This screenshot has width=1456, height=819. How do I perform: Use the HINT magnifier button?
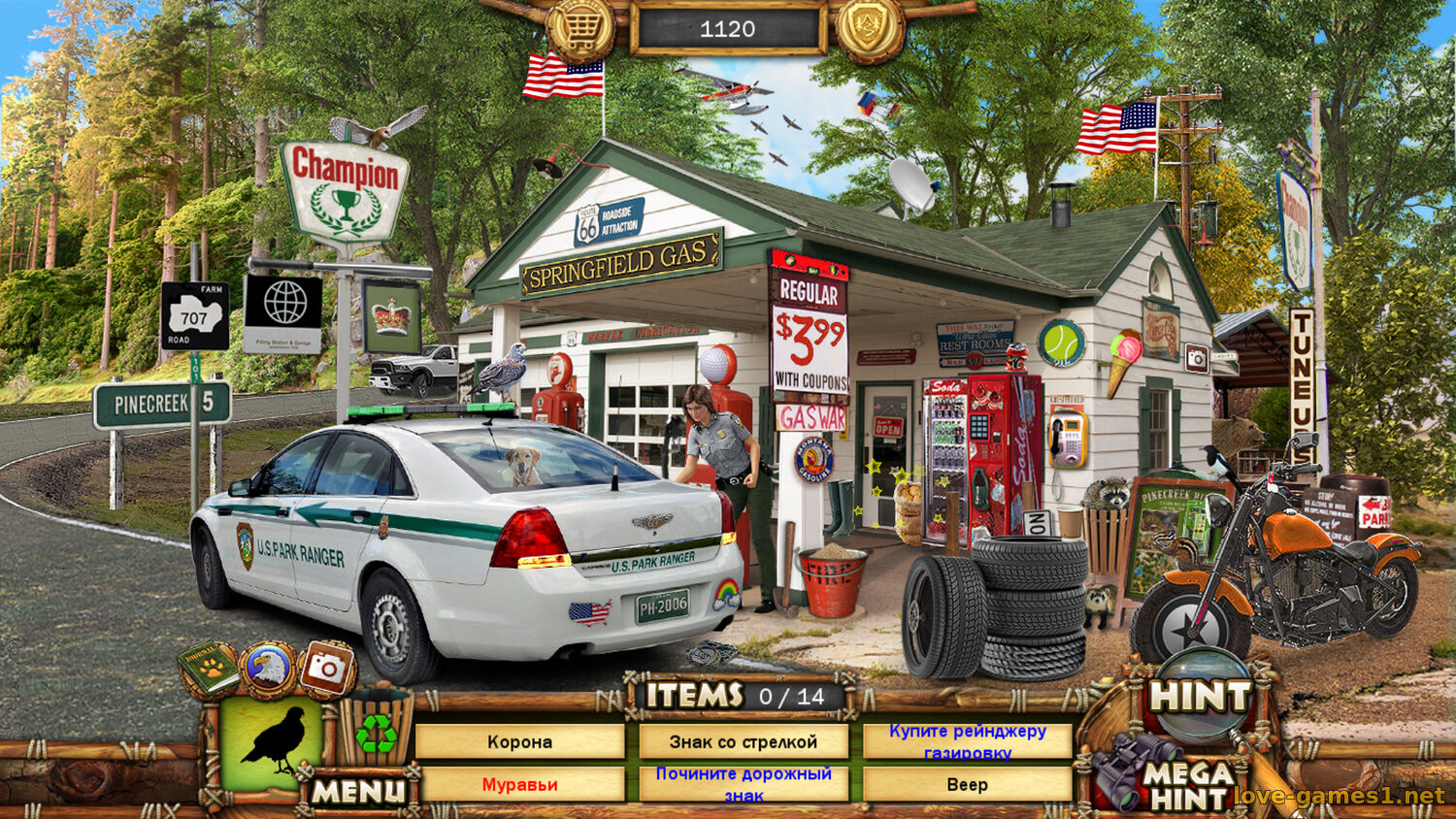[x=1200, y=697]
